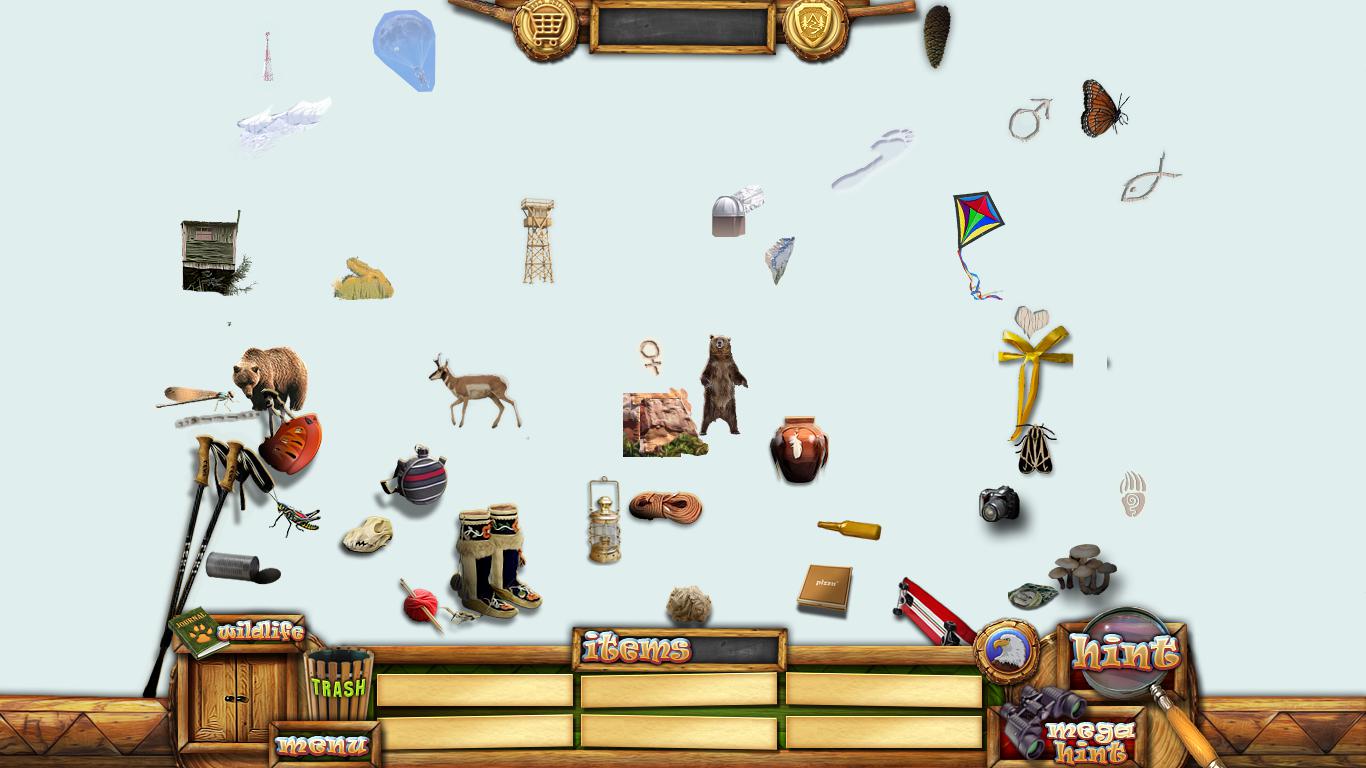1366x768 pixels.
Task: Open the game Menu
Action: (323, 745)
